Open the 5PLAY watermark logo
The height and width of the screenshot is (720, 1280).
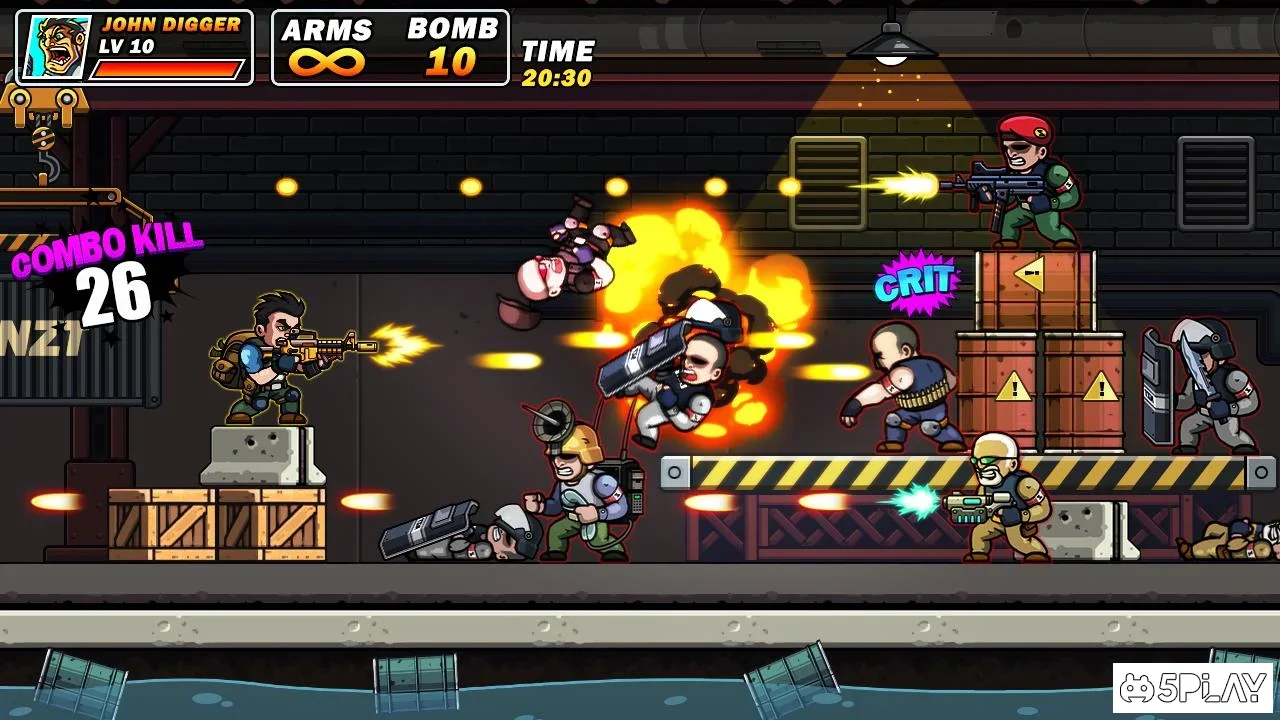[x=1193, y=688]
